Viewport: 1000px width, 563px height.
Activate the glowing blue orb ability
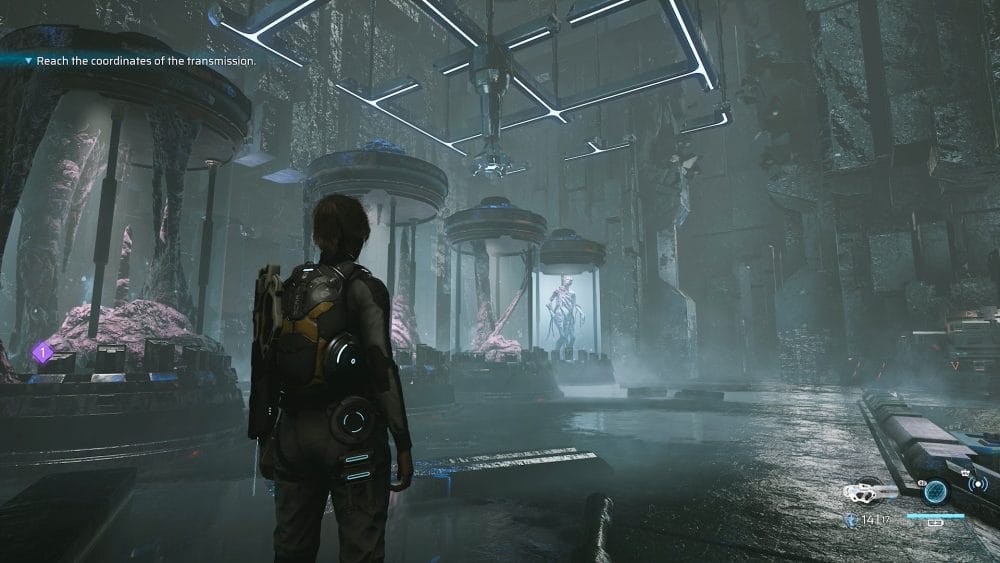[935, 491]
